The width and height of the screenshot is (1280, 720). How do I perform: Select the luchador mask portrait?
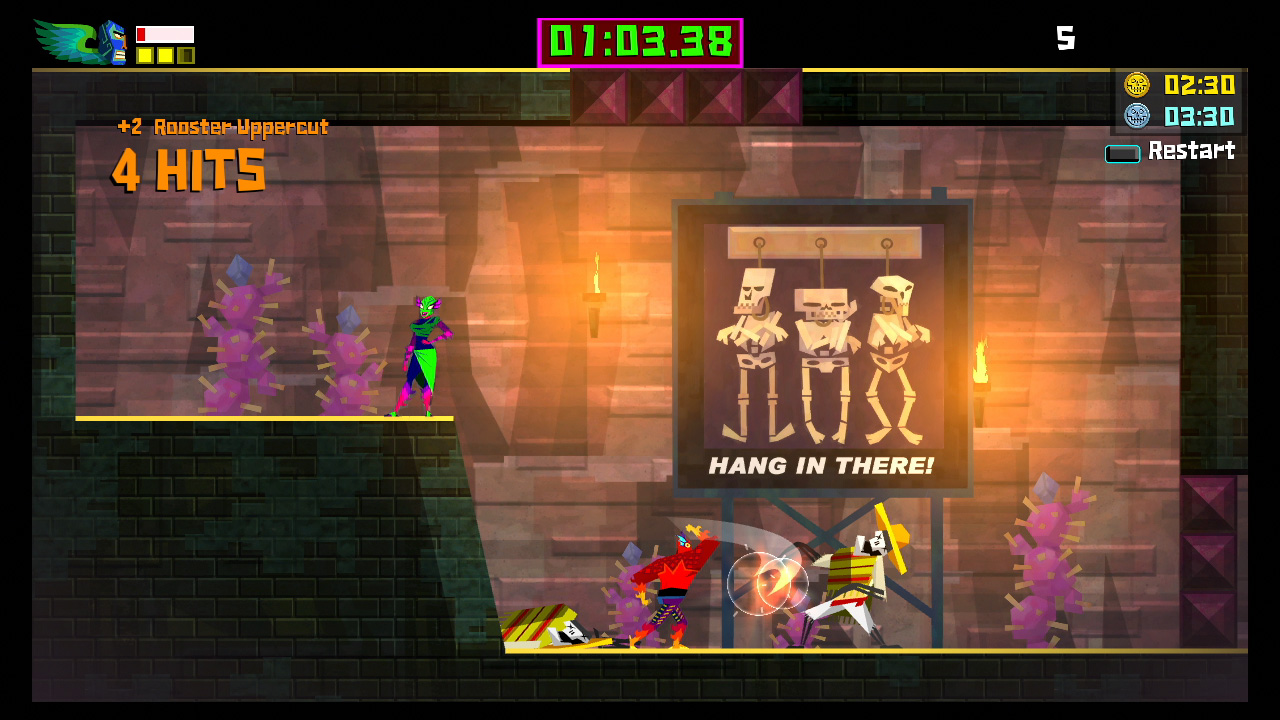(112, 42)
